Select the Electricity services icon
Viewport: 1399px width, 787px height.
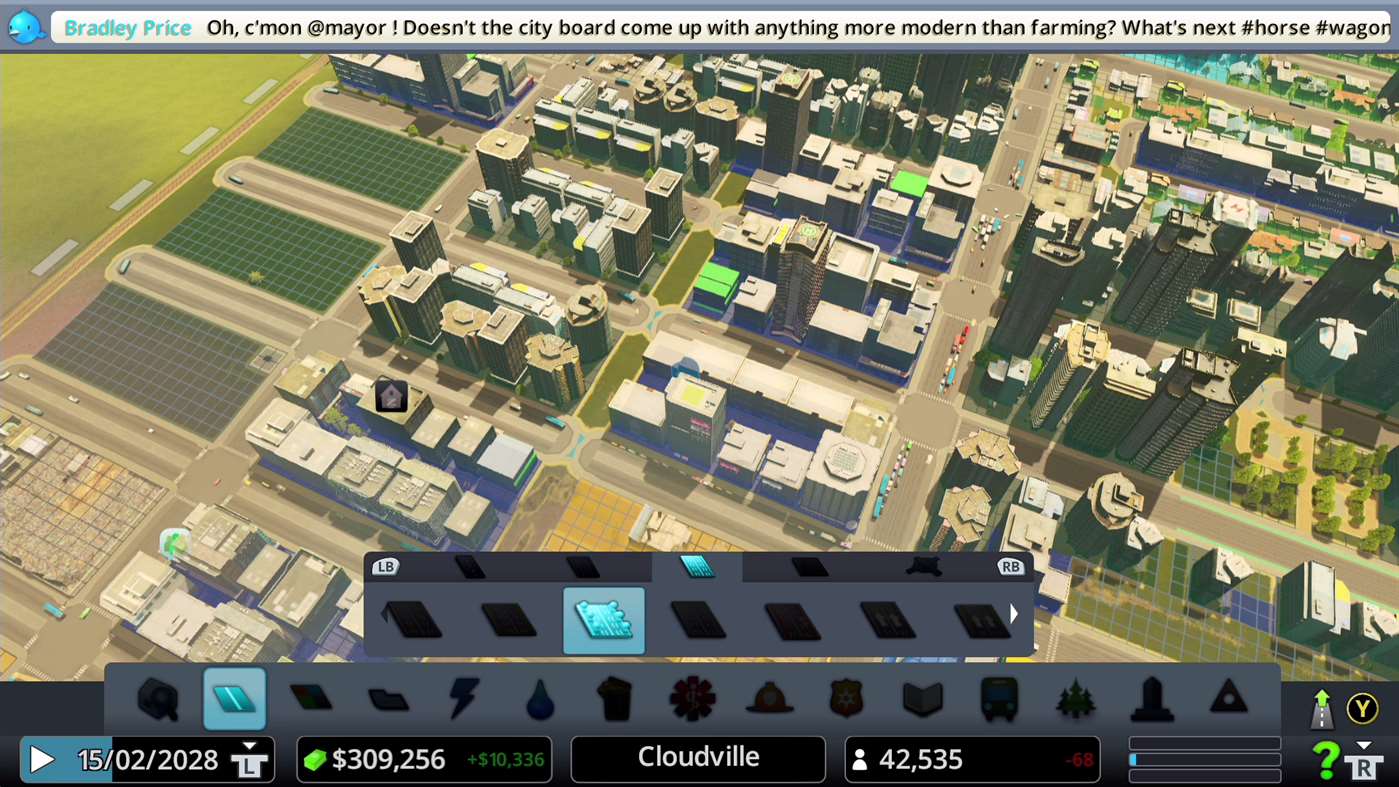click(x=464, y=700)
